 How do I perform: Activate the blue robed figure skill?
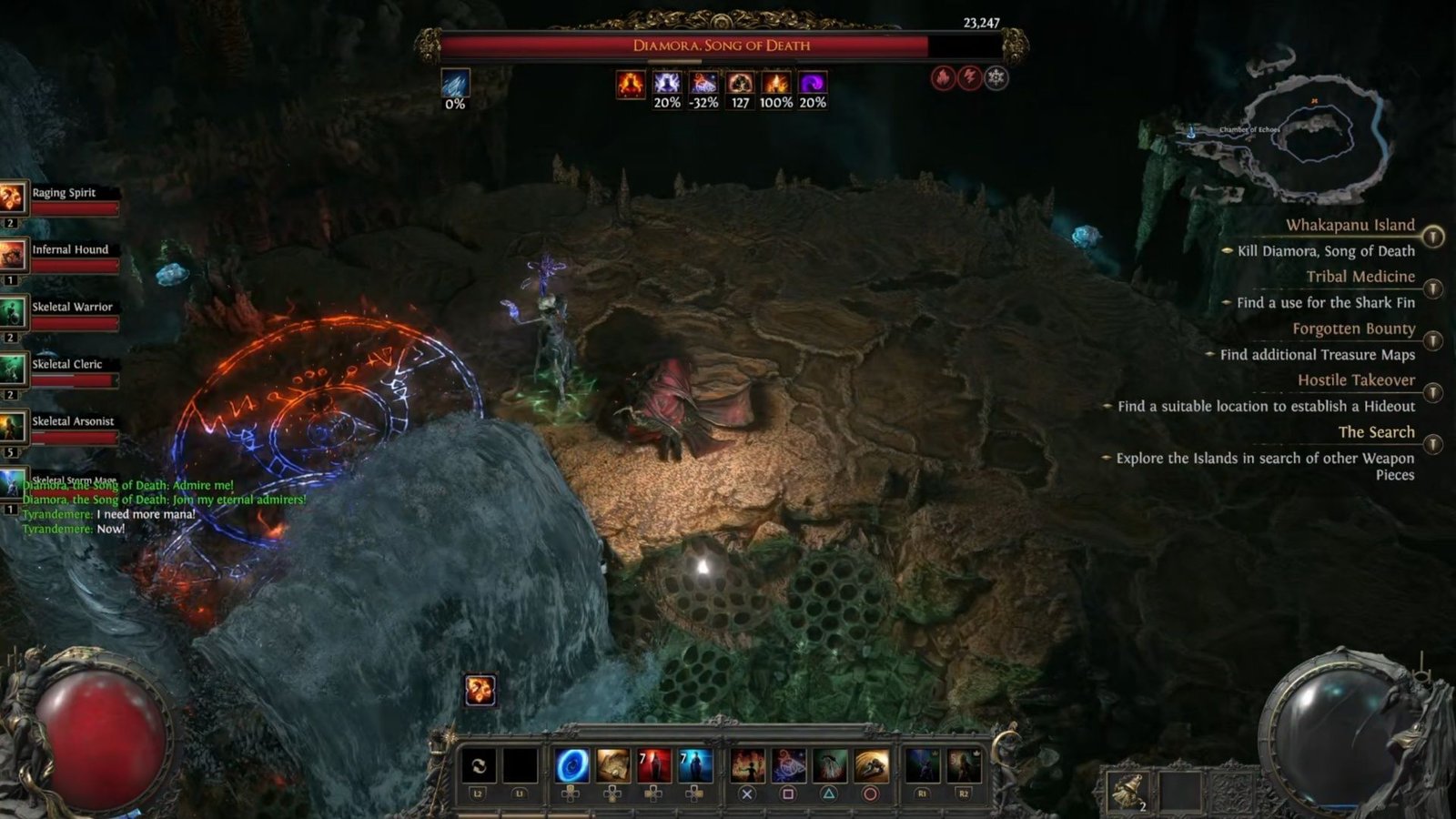coord(694,766)
